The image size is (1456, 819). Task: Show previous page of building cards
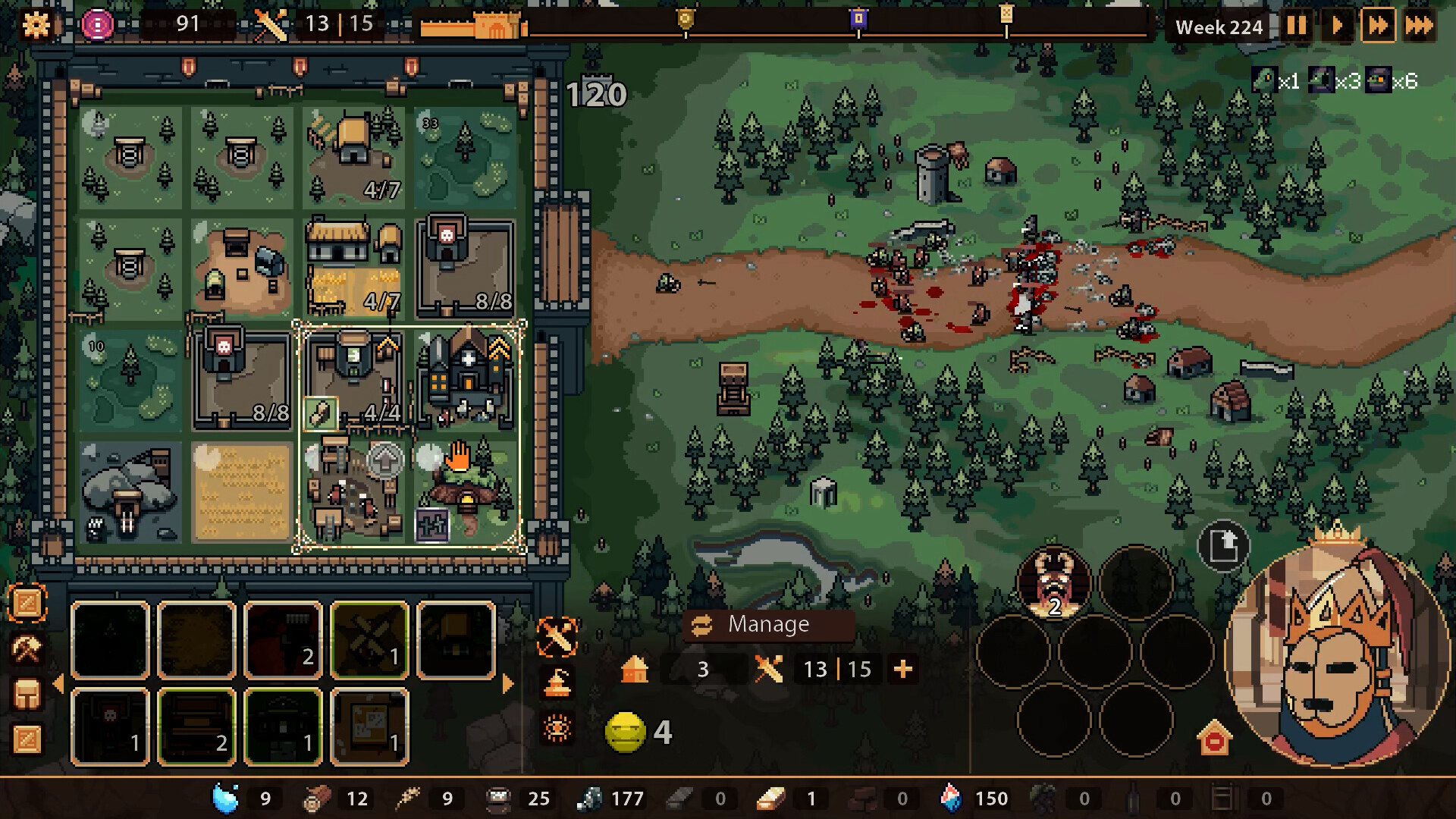[x=58, y=684]
